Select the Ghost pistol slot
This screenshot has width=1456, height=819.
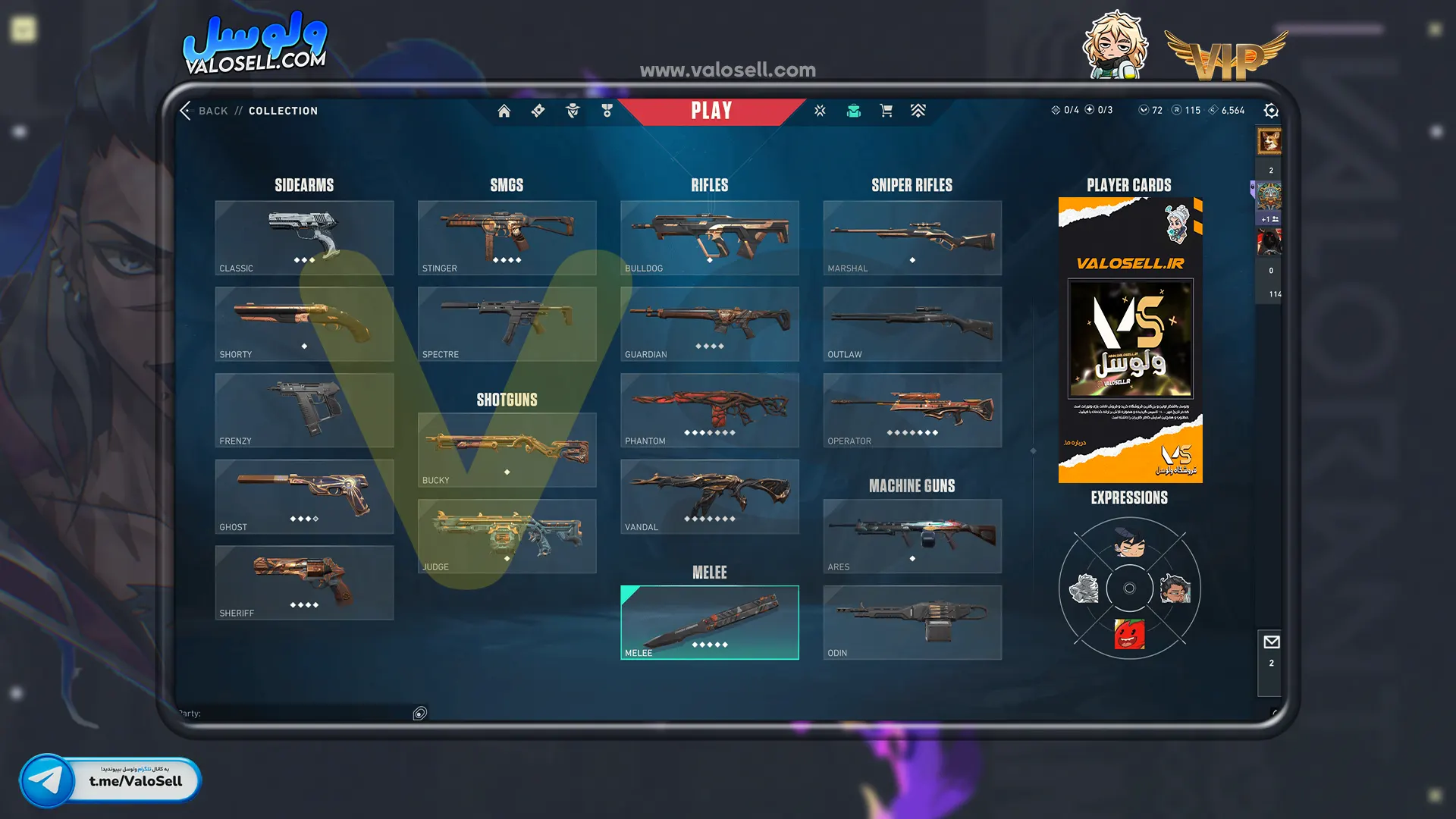point(304,497)
